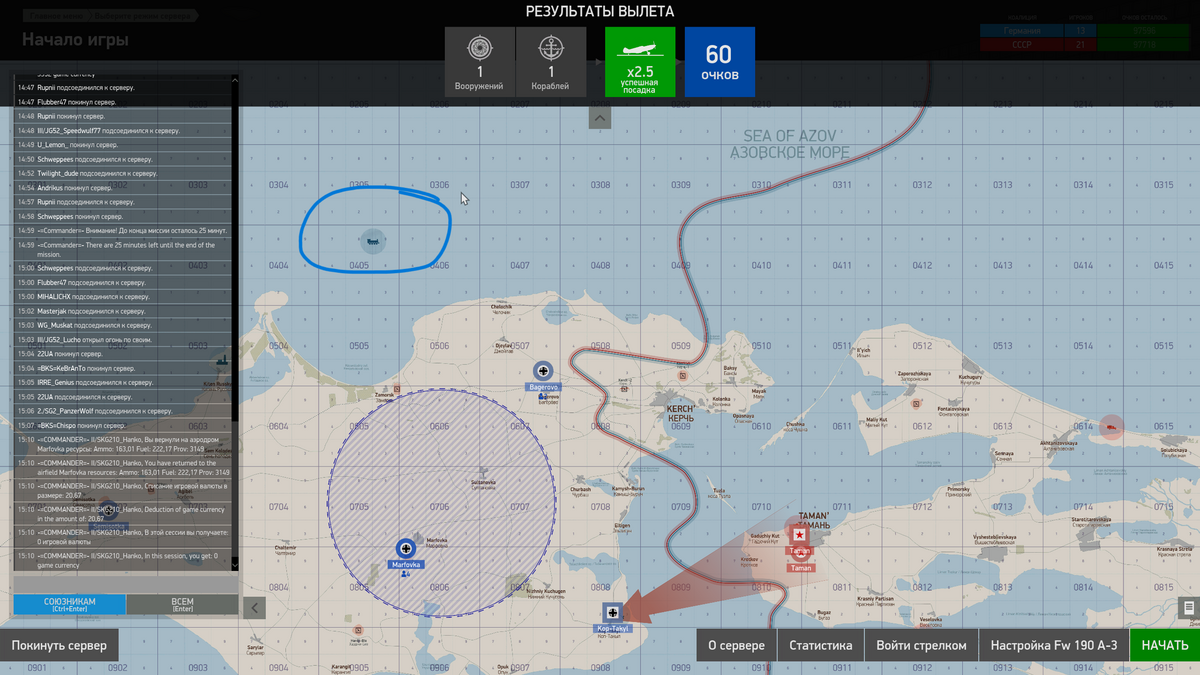Select the ship marker in the blue circle
Viewport: 1200px width, 675px height.
pos(372,240)
